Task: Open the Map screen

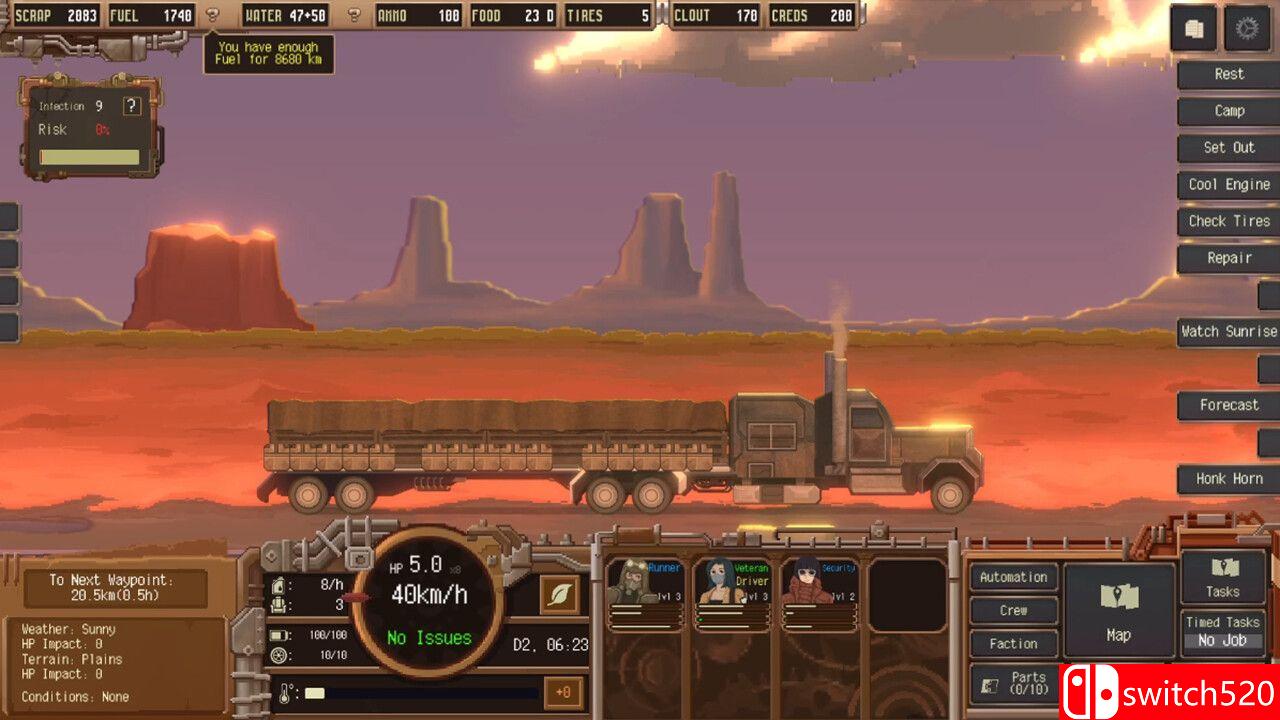Action: tap(1119, 610)
